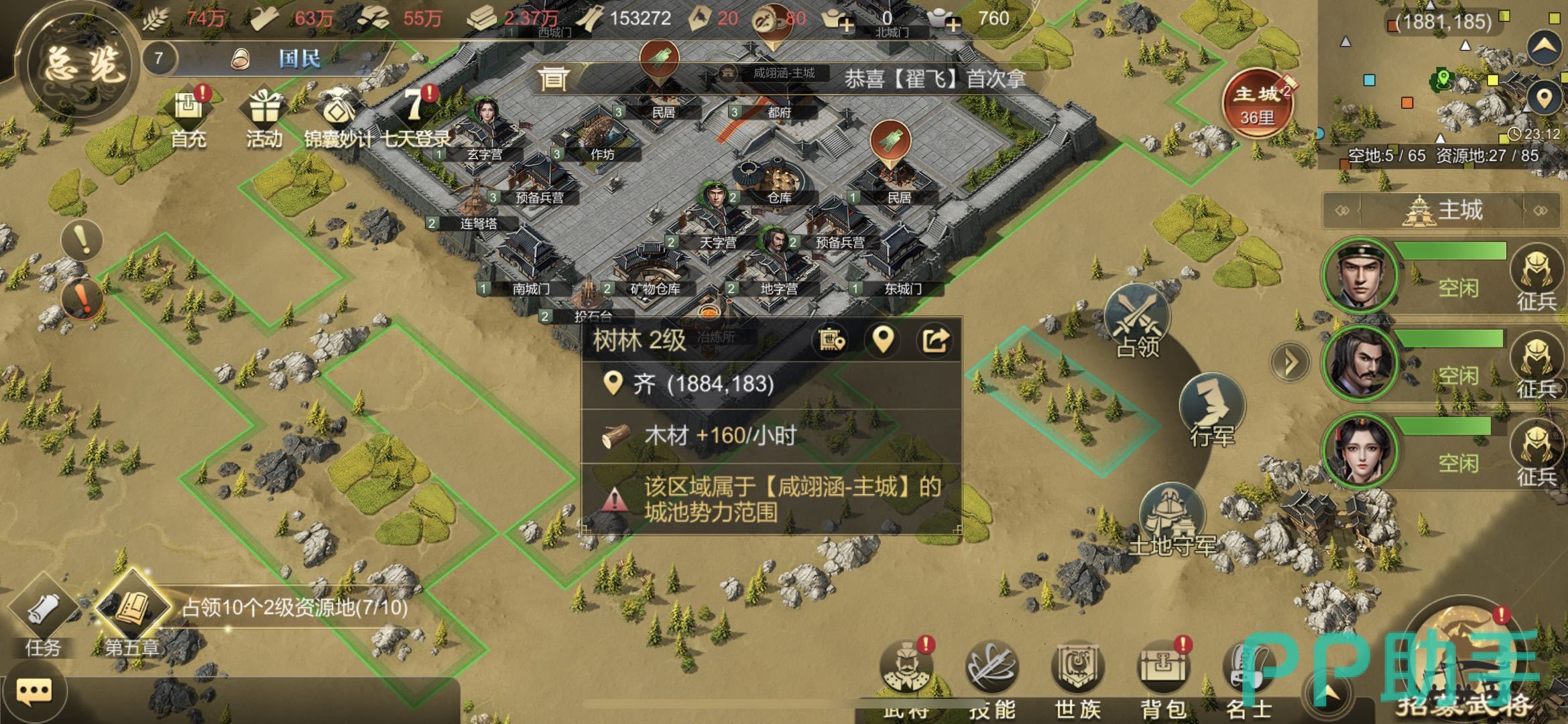Return to 主城 main city badge
The image size is (1568, 724).
pos(1257,104)
